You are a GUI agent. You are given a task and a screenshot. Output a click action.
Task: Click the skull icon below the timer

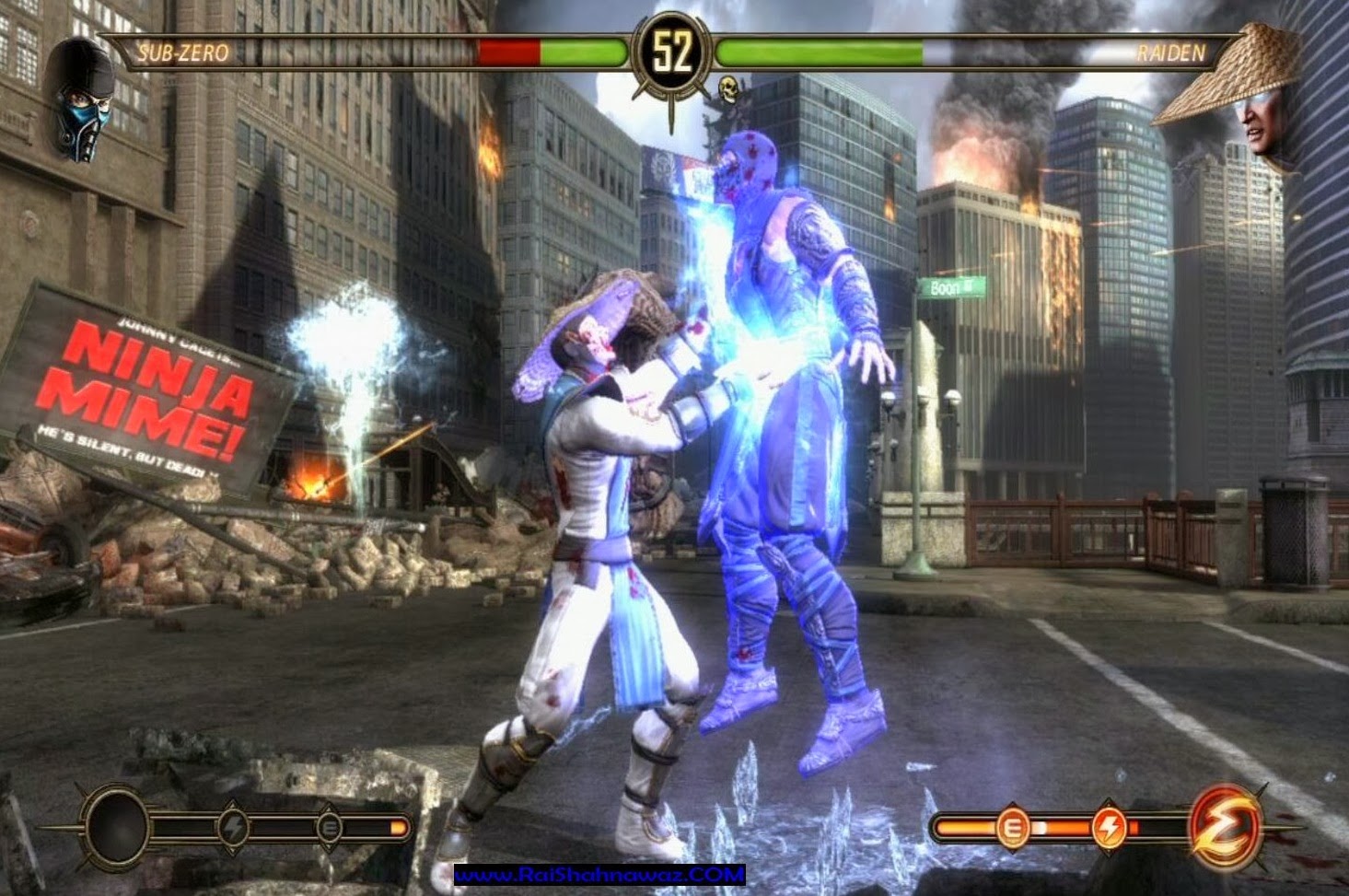727,91
